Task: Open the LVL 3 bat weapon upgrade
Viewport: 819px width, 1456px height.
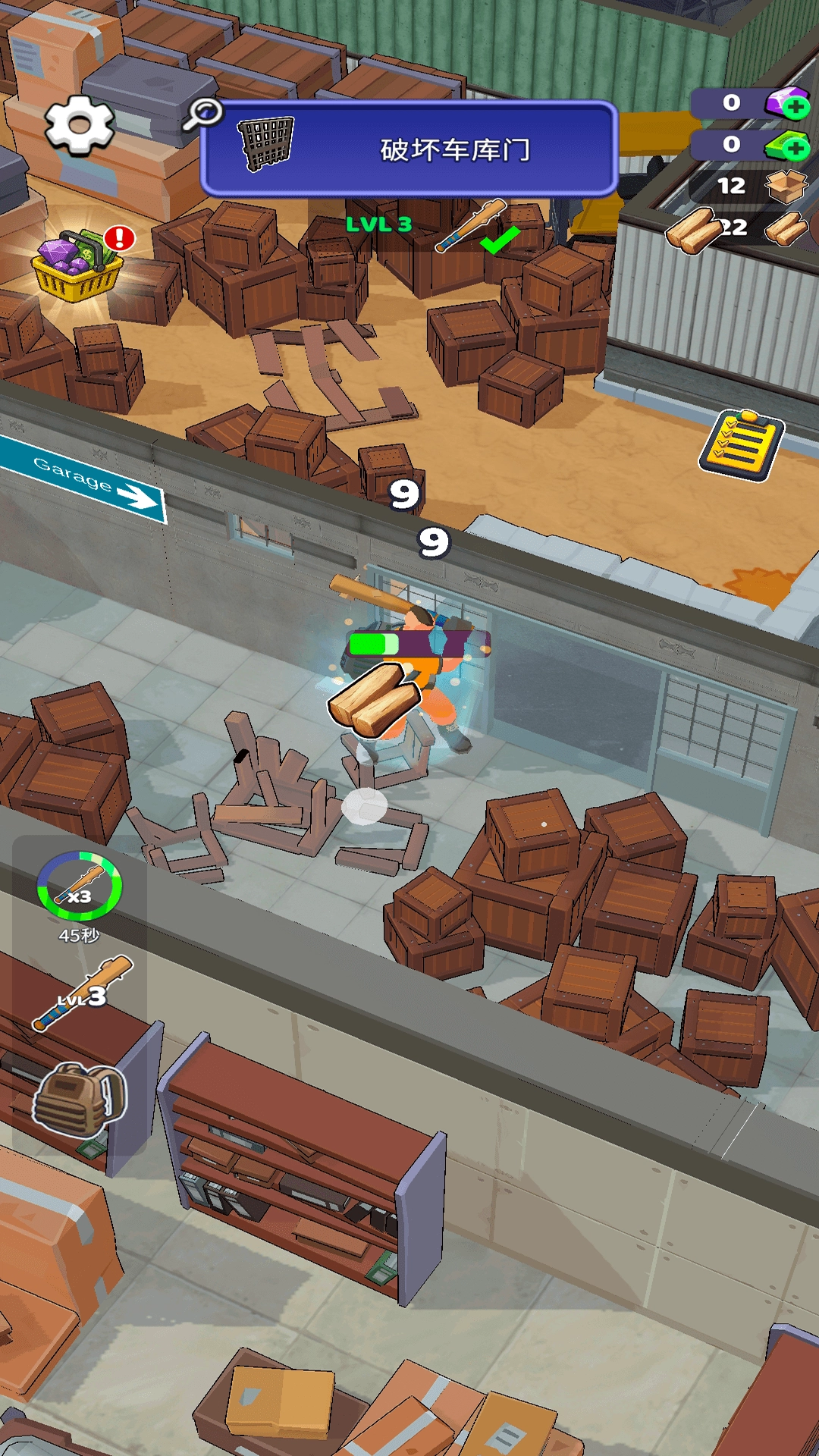Action: [x=82, y=993]
